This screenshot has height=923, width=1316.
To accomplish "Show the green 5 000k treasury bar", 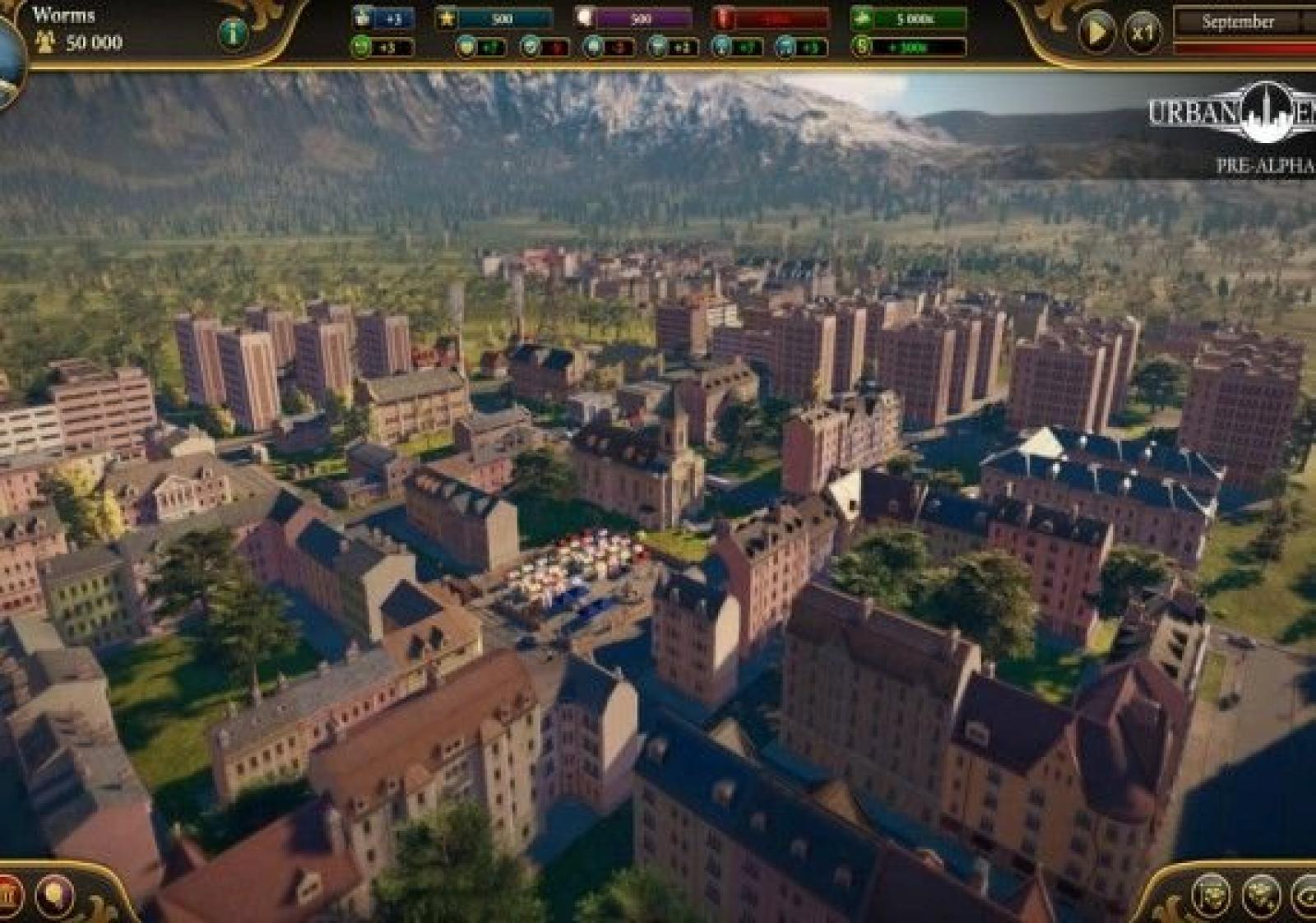I will pos(910,17).
